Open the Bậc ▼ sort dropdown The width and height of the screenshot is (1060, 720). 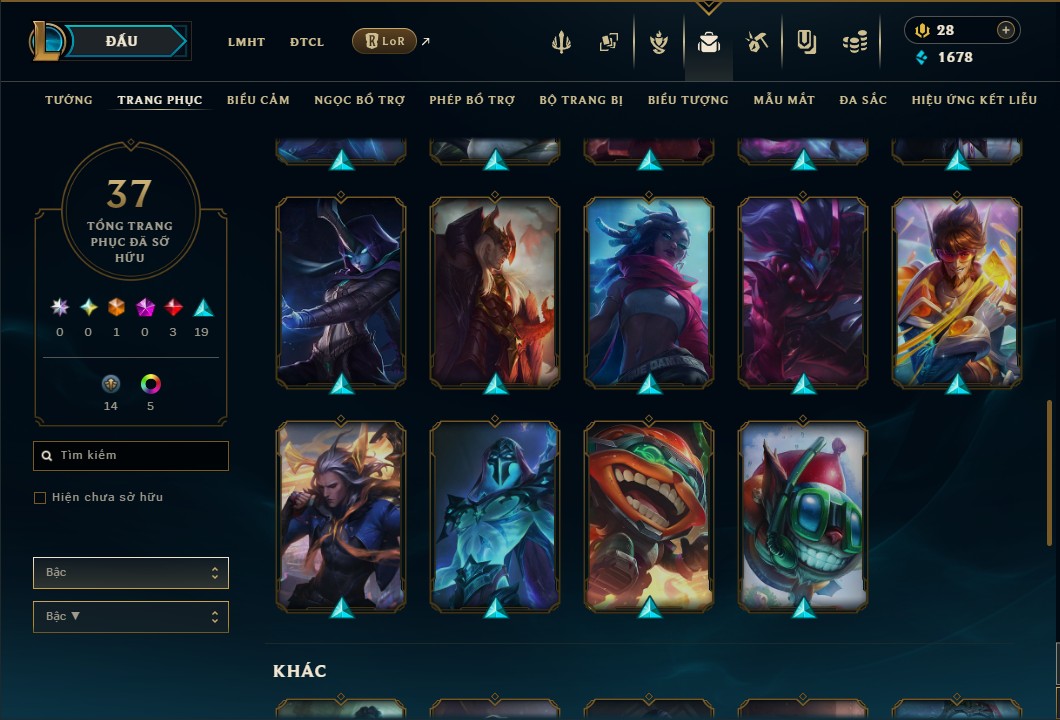[x=131, y=617]
